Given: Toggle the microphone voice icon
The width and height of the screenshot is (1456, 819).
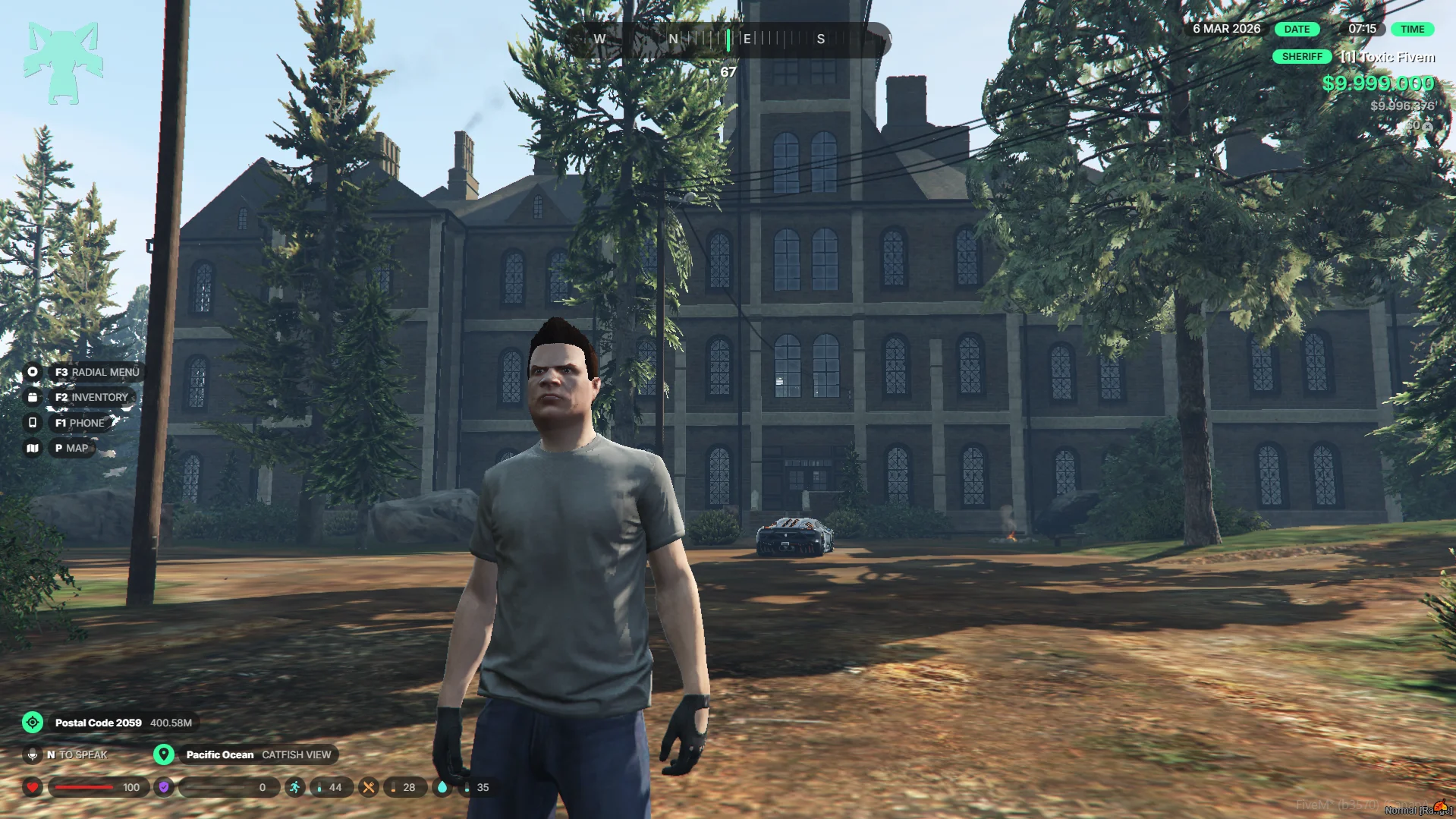Looking at the screenshot, I should pos(33,754).
